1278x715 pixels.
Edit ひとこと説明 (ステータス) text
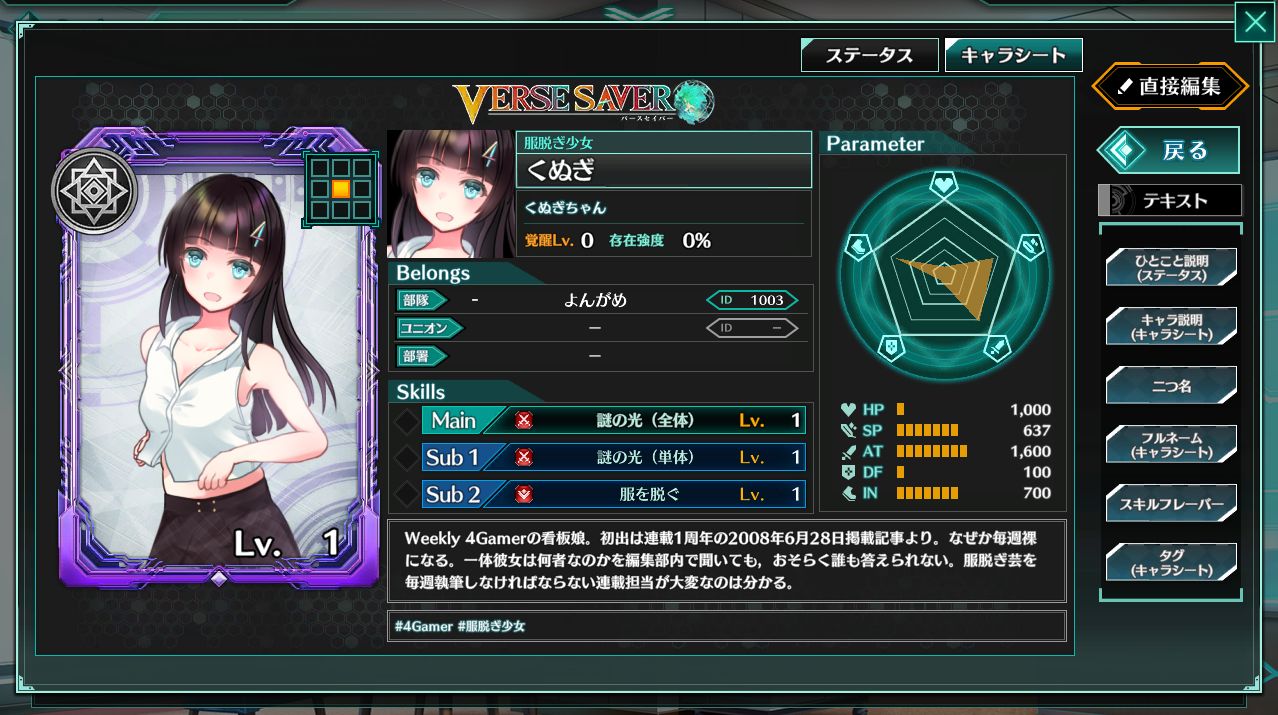click(1171, 267)
